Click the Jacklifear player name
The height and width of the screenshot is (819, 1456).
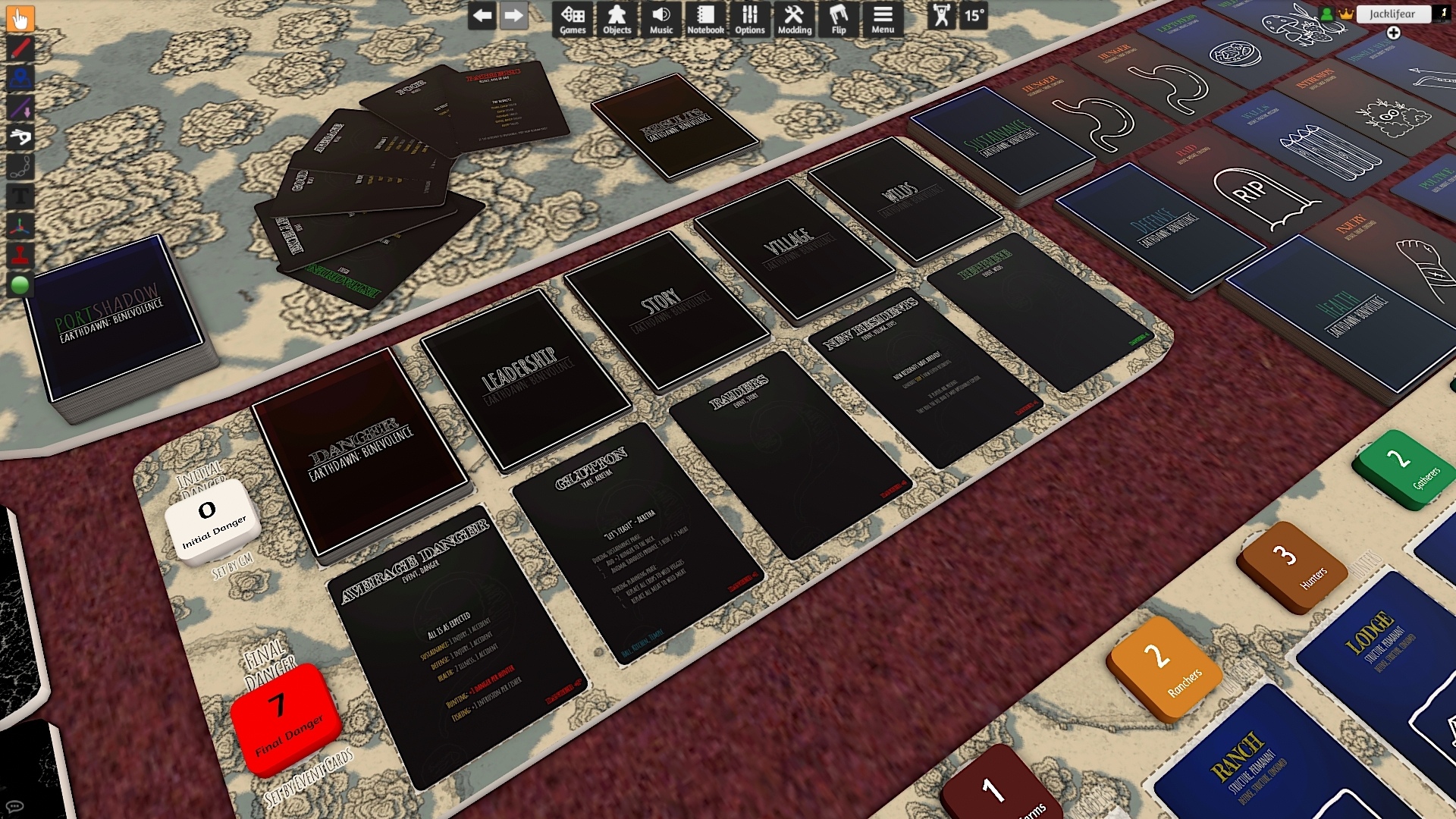click(1392, 14)
